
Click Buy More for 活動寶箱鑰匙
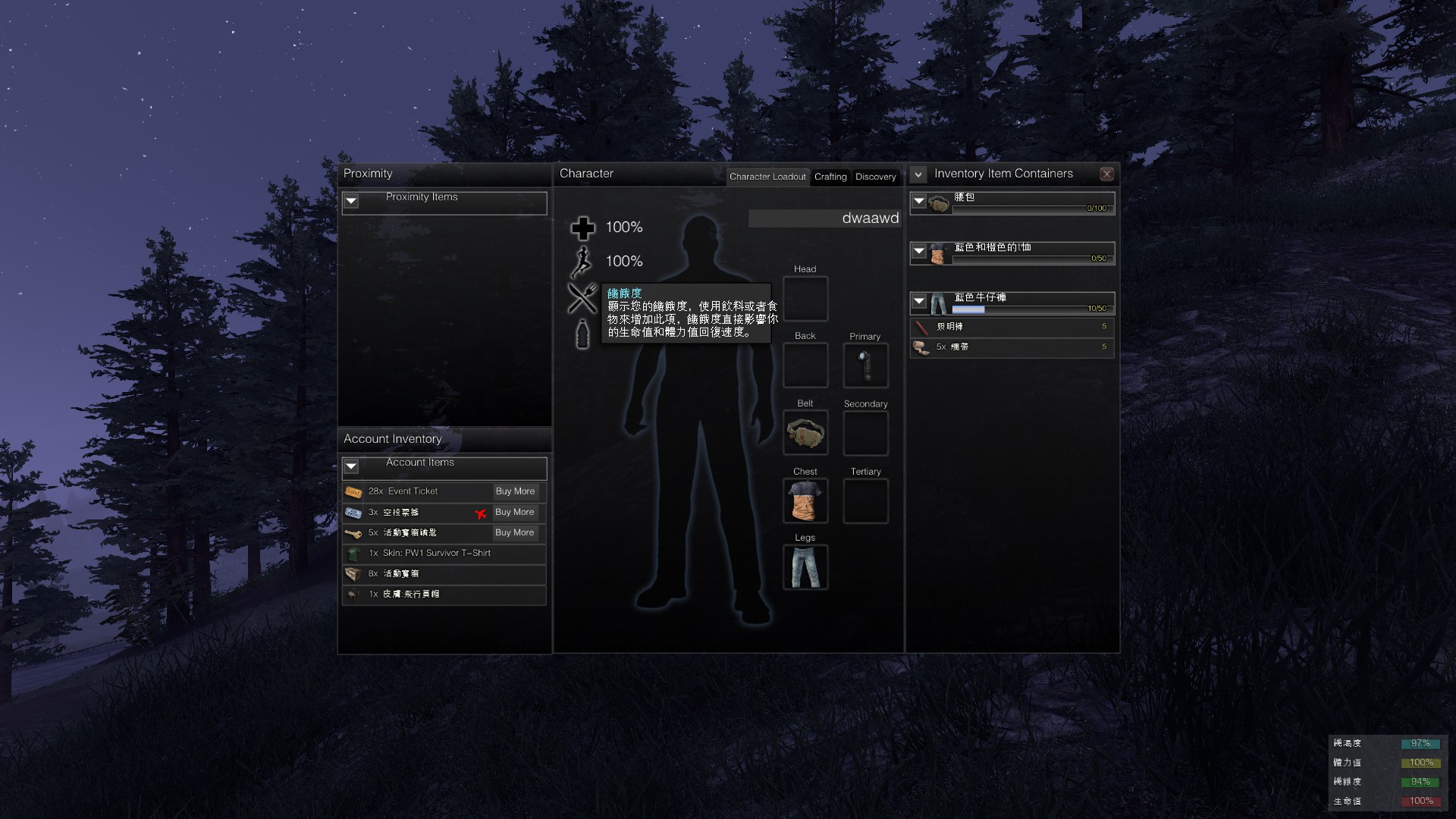pyautogui.click(x=515, y=532)
